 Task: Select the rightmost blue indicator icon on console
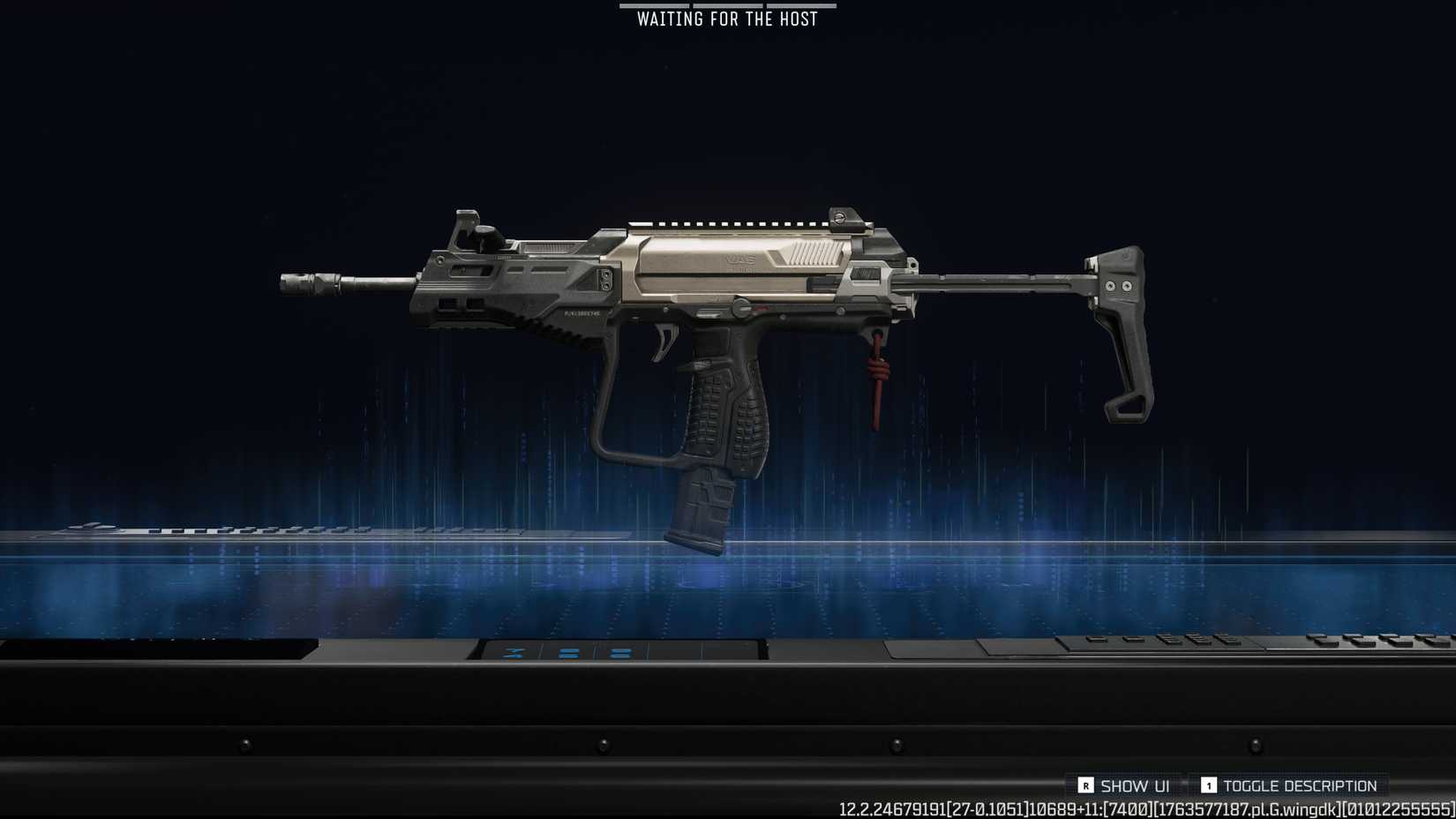(x=620, y=653)
